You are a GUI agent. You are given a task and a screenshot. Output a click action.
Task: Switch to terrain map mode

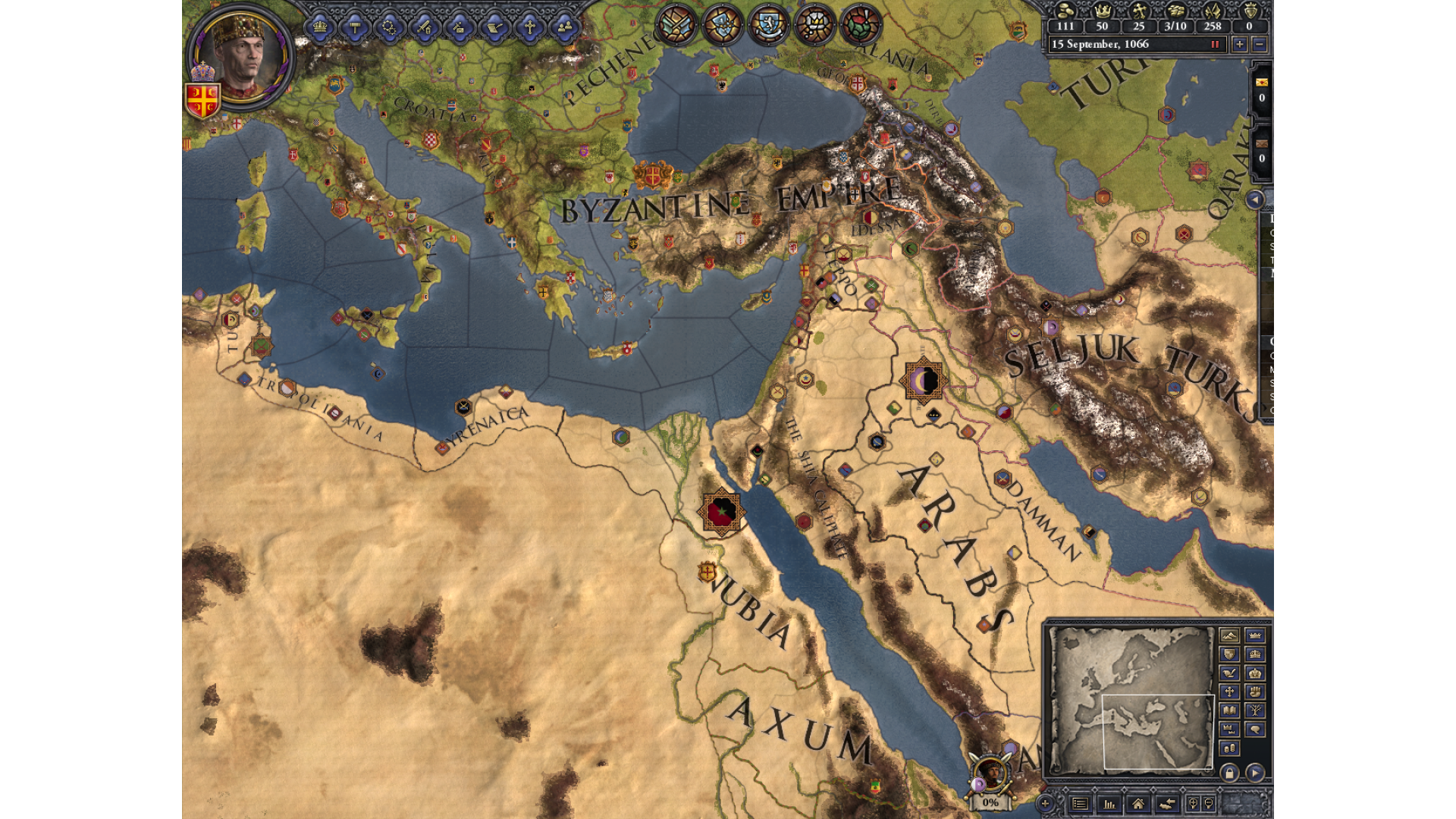(x=1229, y=635)
